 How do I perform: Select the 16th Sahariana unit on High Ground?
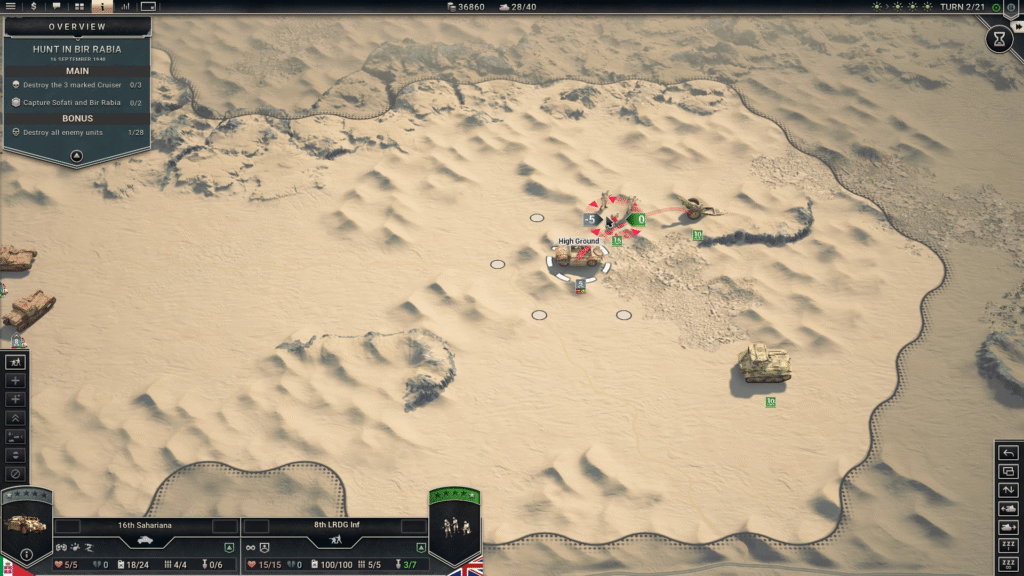(578, 258)
